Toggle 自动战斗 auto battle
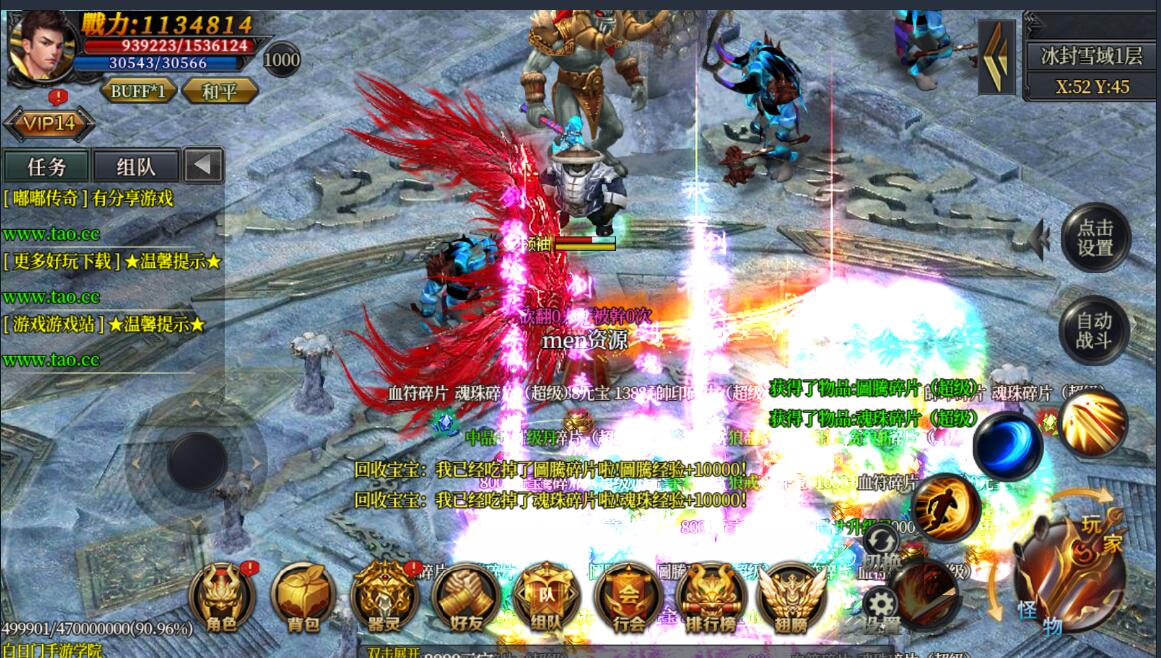Image resolution: width=1161 pixels, height=658 pixels. click(1094, 331)
